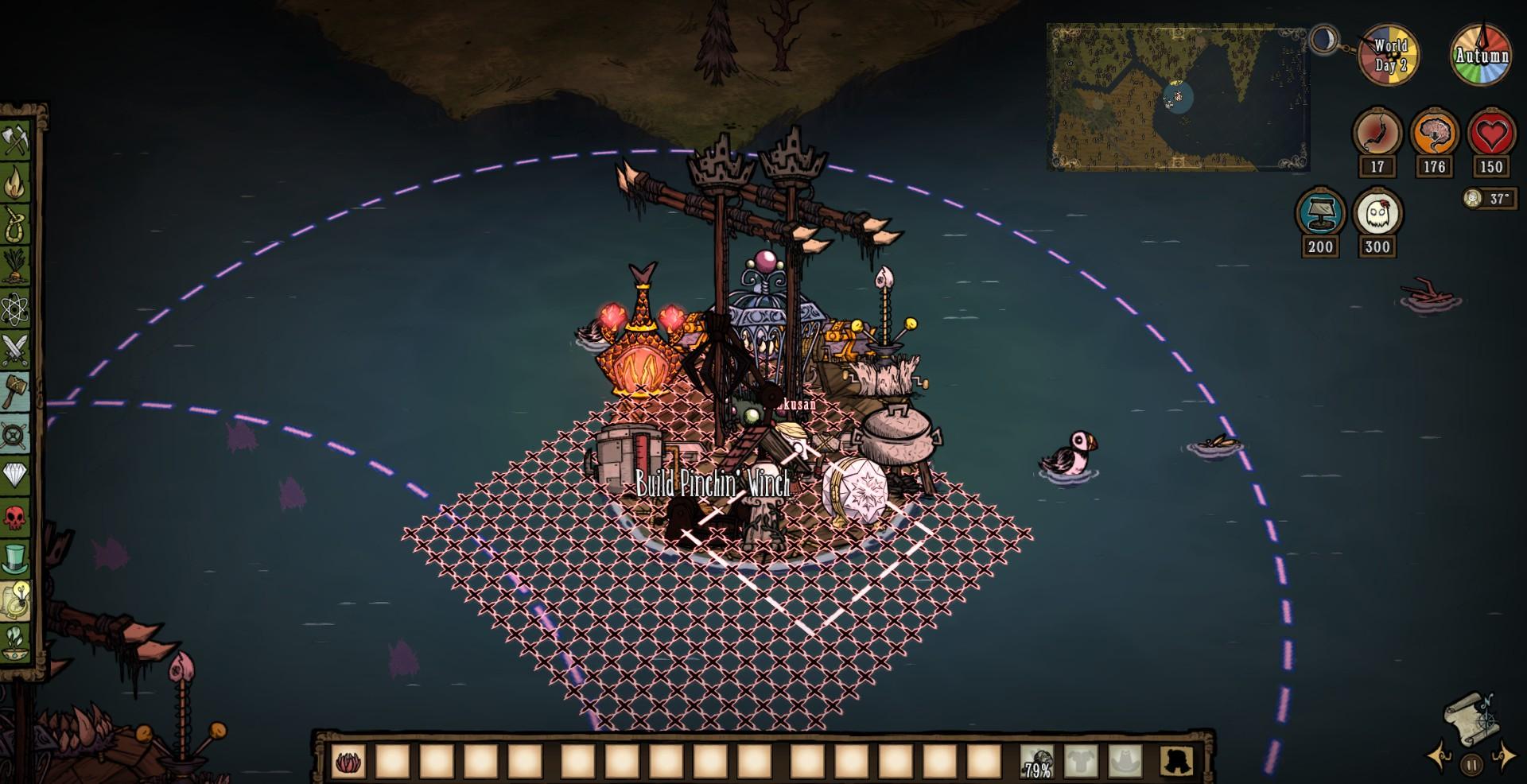The image size is (1527, 784).
Task: Open the character silhouette inspect button
Action: [1176, 762]
